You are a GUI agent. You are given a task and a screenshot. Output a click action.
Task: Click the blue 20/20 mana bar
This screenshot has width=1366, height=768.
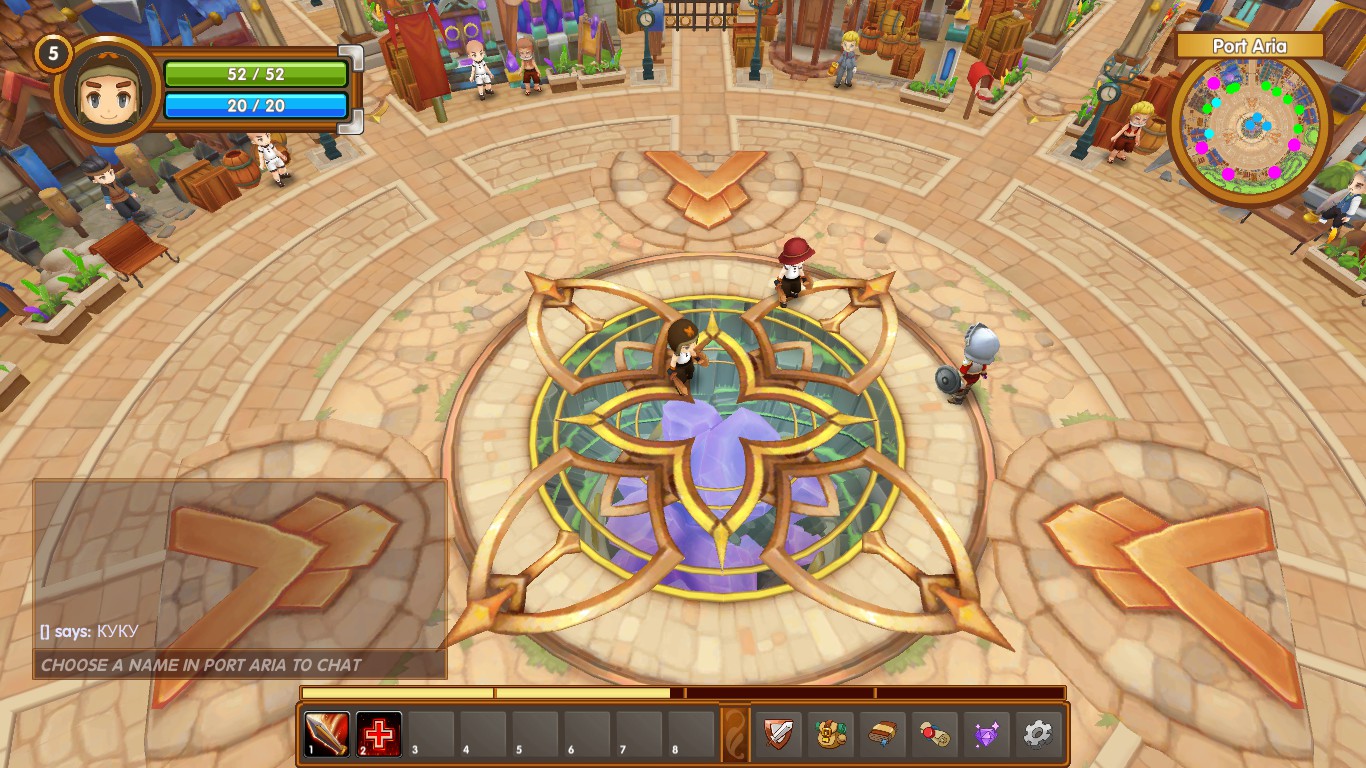pos(258,103)
